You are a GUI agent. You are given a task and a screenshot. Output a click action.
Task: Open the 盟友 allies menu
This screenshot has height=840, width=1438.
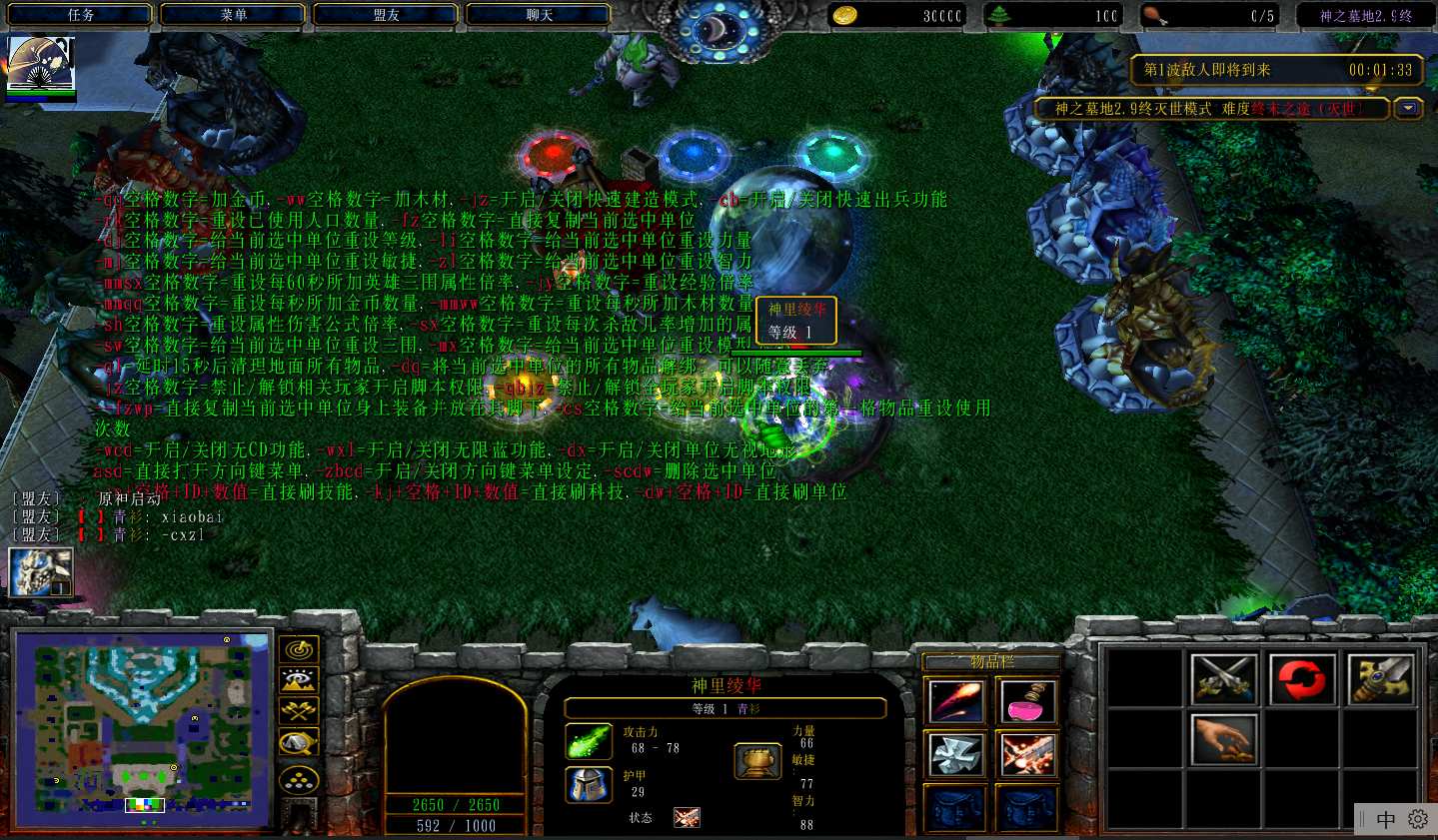click(x=387, y=15)
